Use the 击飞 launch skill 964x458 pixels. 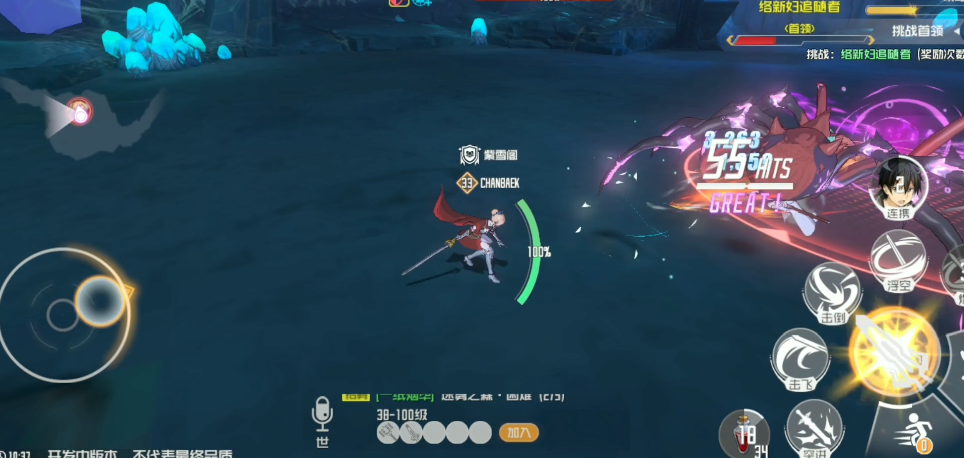click(x=799, y=358)
